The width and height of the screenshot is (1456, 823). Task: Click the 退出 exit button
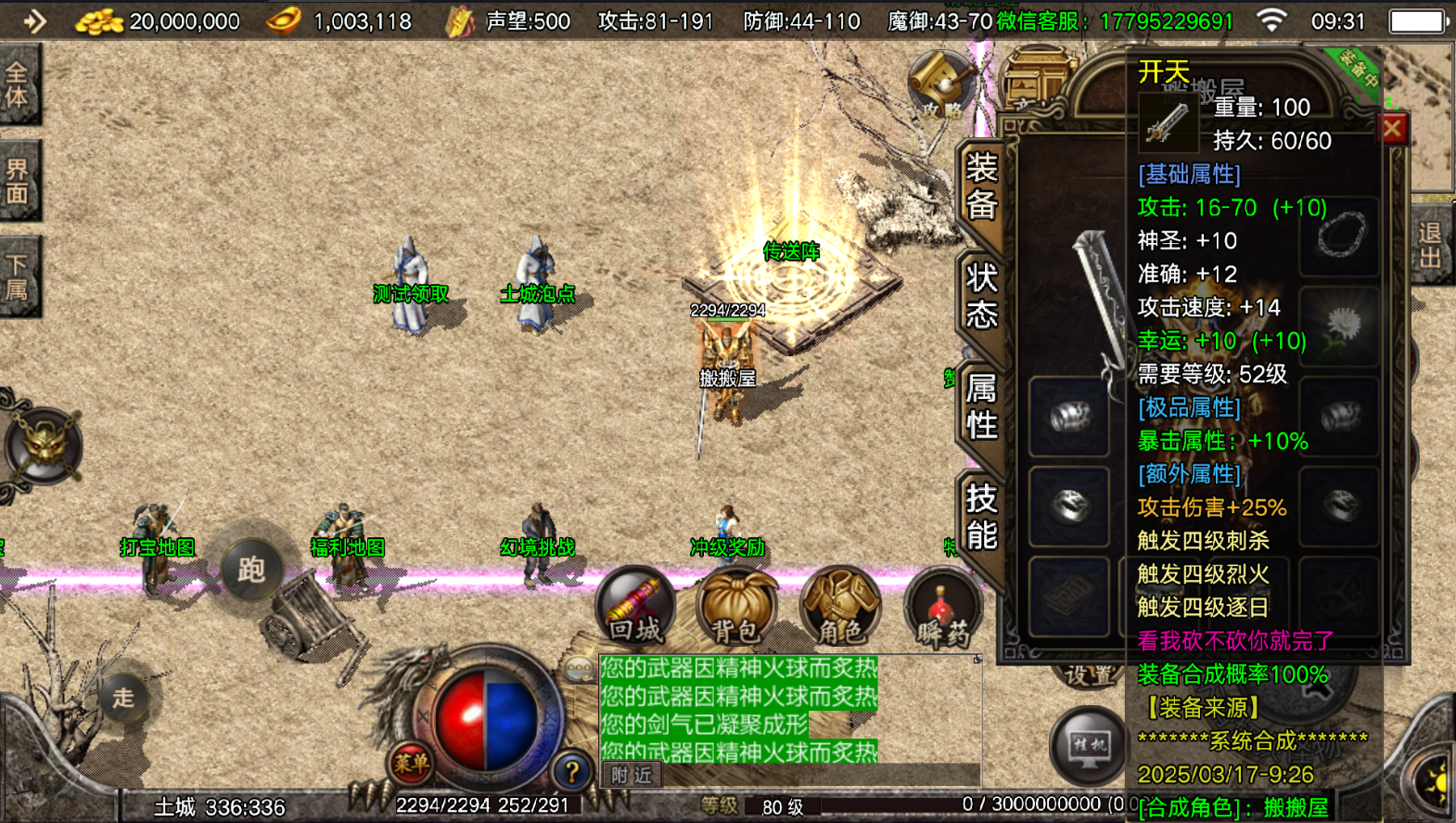(x=1430, y=246)
